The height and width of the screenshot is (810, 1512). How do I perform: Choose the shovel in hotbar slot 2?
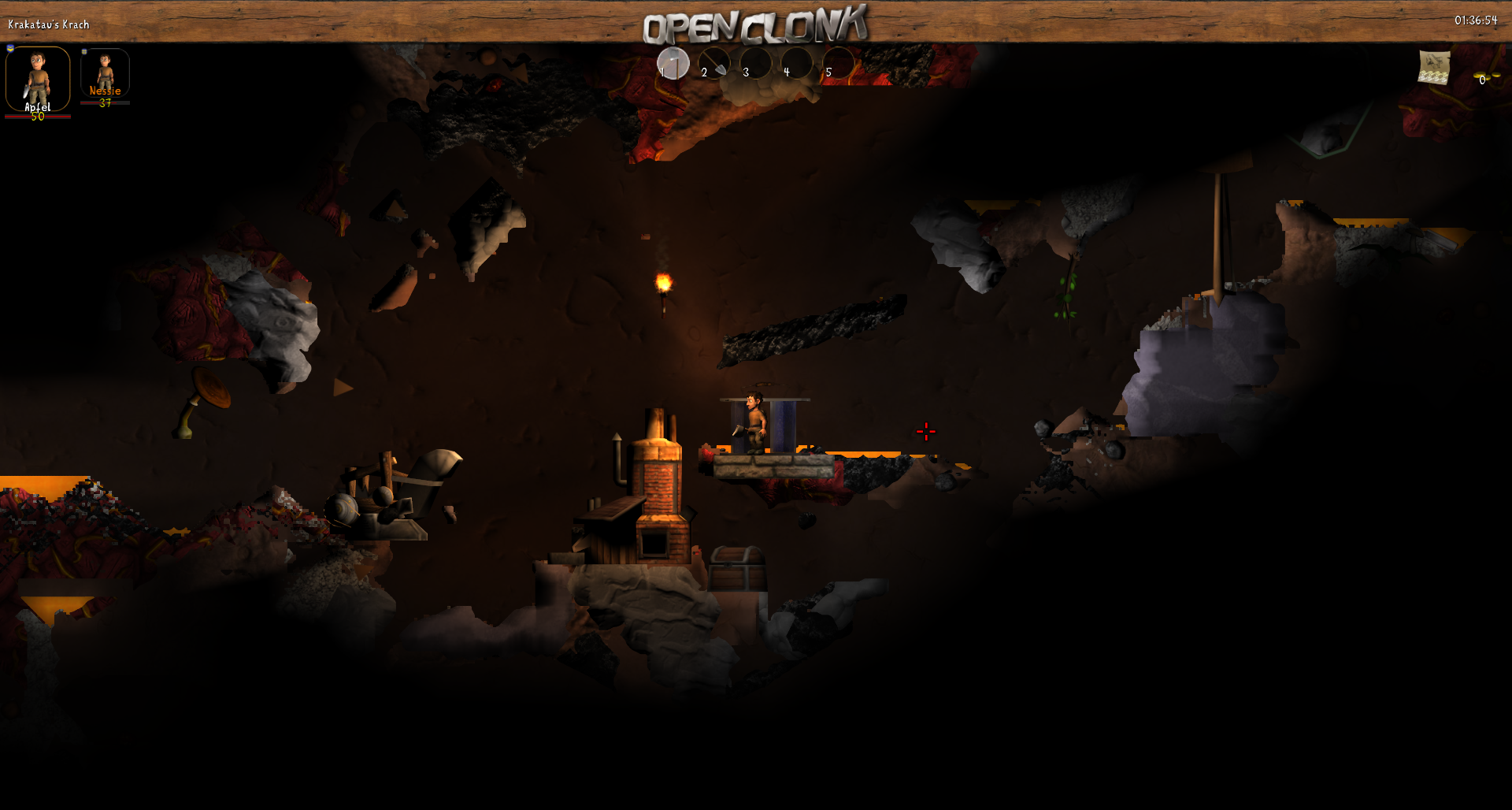click(714, 63)
